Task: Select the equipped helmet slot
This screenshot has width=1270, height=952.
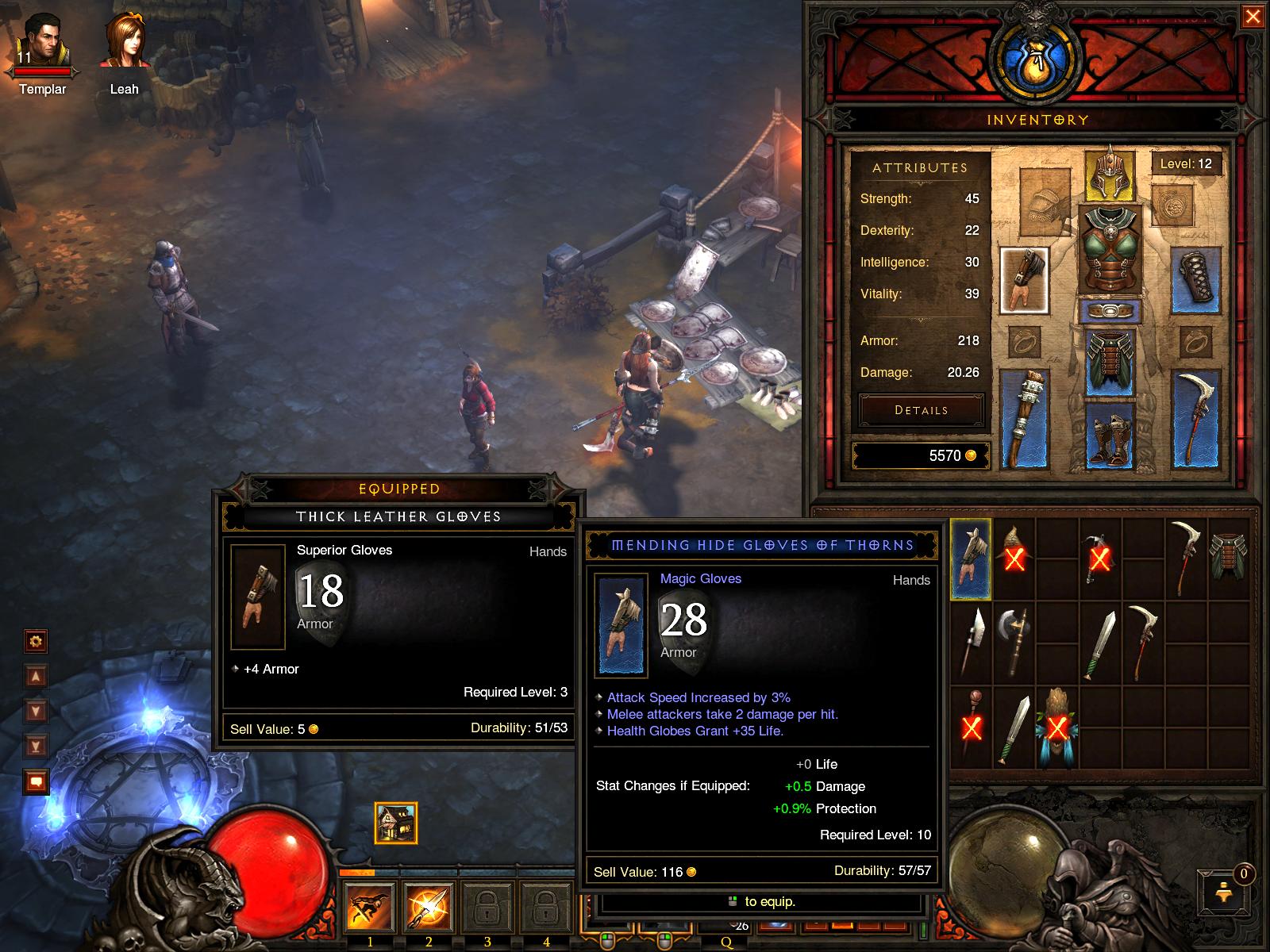Action: point(1110,174)
